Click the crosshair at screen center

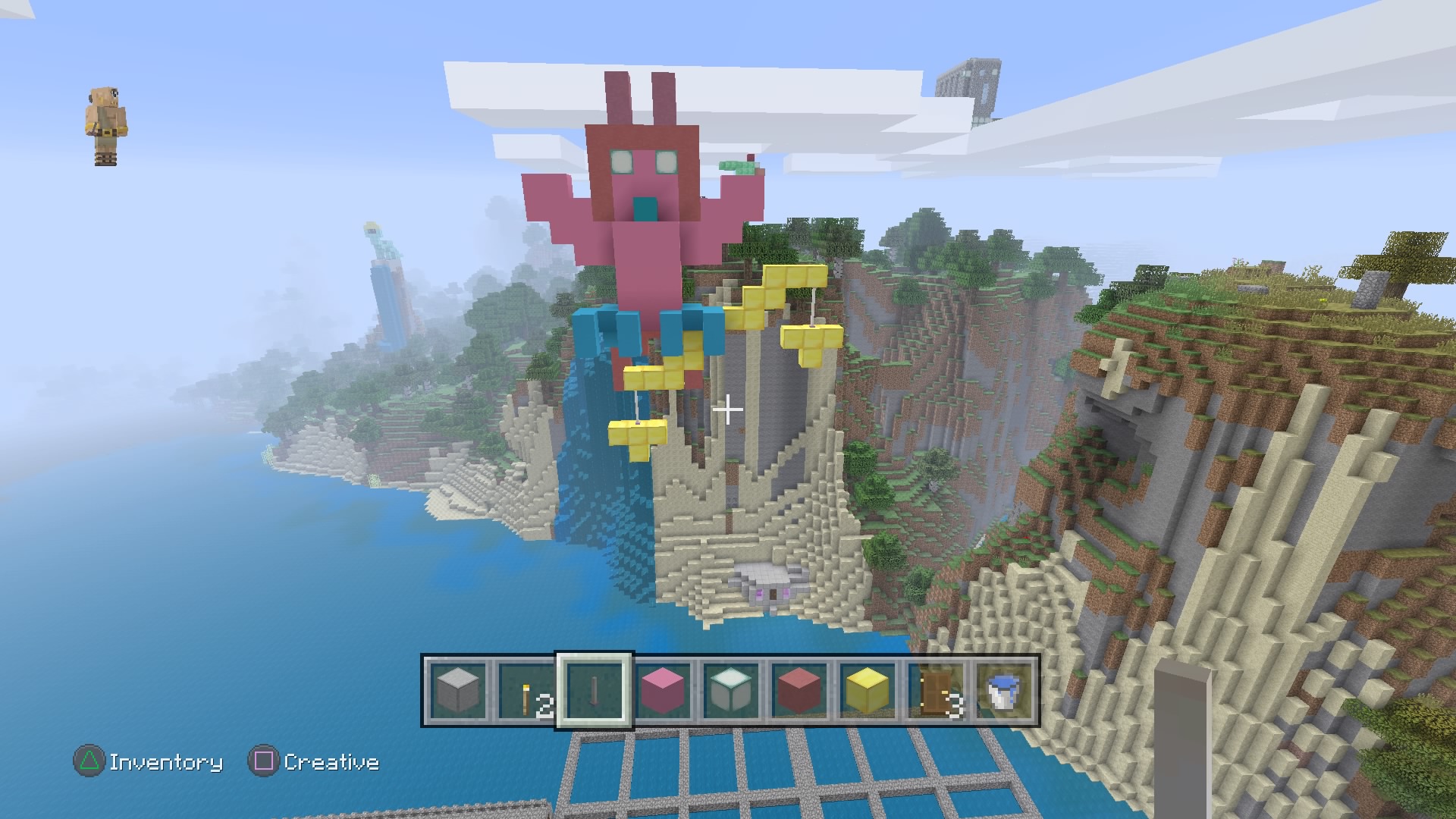pyautogui.click(x=728, y=409)
